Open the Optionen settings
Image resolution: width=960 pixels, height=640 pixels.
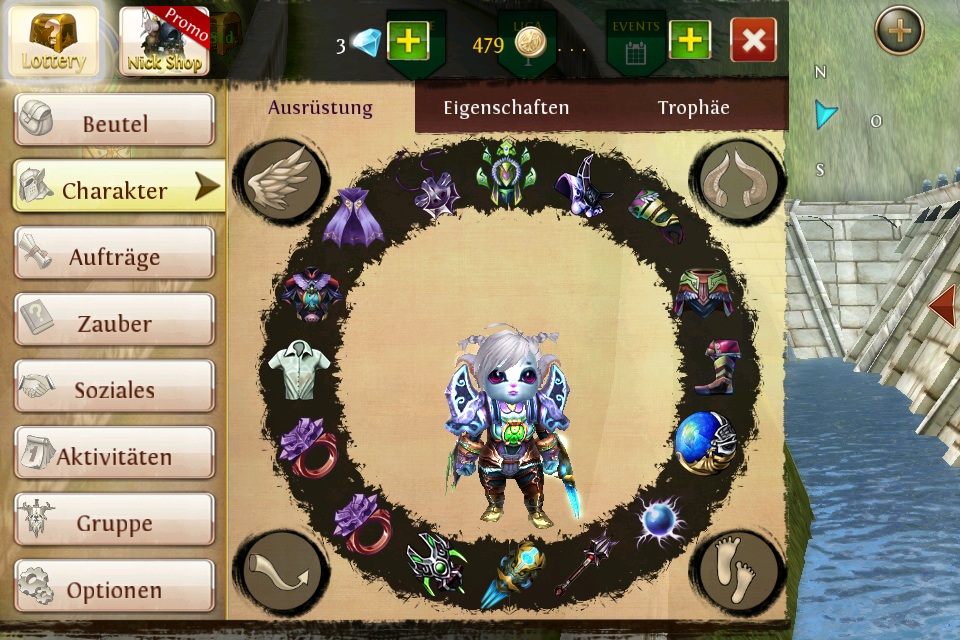click(114, 590)
